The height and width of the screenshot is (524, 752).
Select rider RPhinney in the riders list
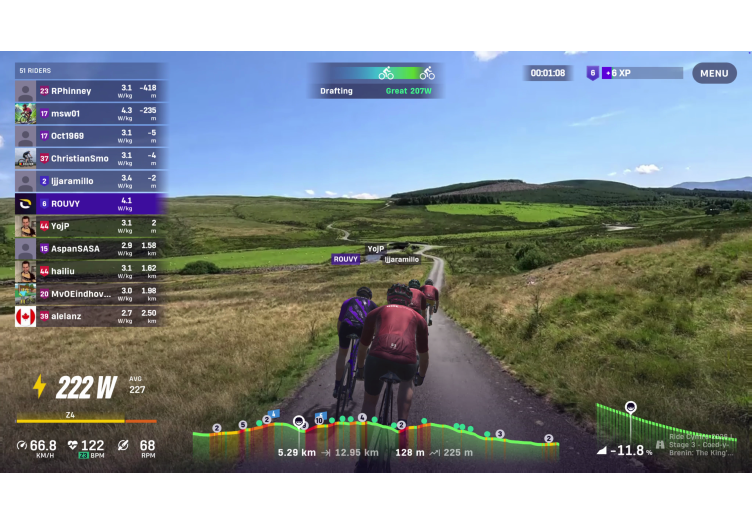tap(90, 91)
